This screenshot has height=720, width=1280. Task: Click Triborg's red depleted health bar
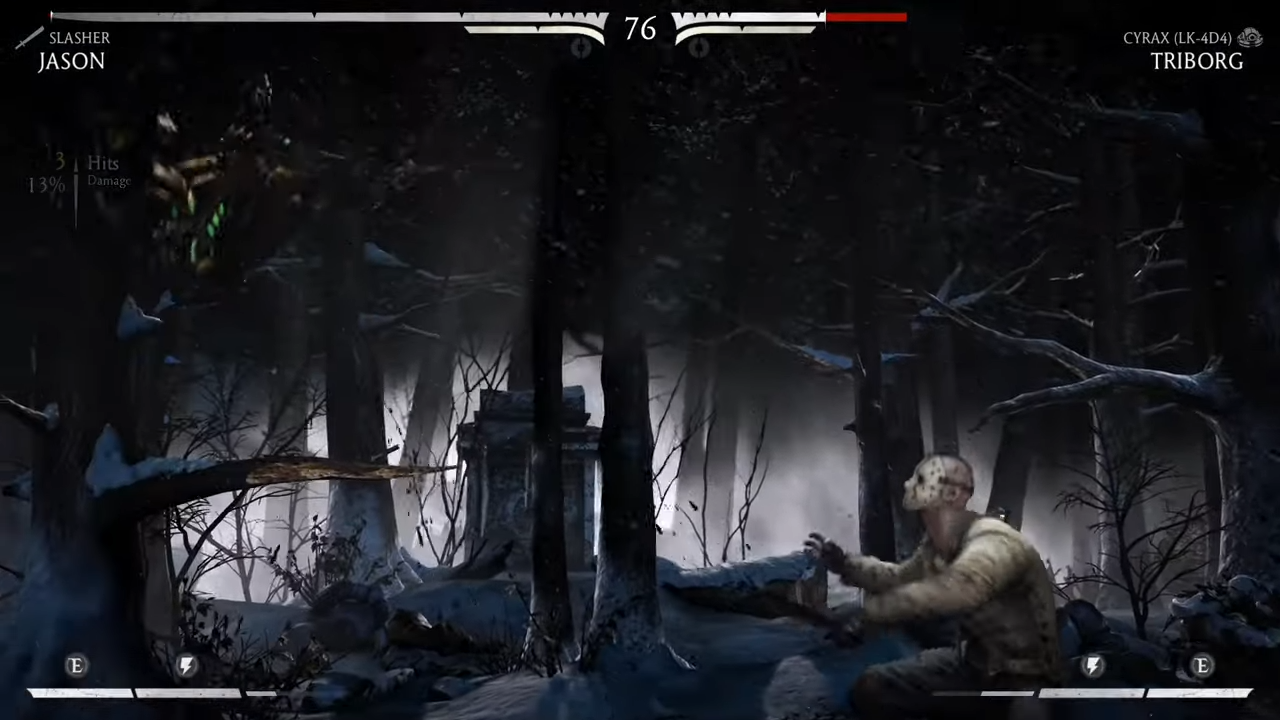coord(866,17)
